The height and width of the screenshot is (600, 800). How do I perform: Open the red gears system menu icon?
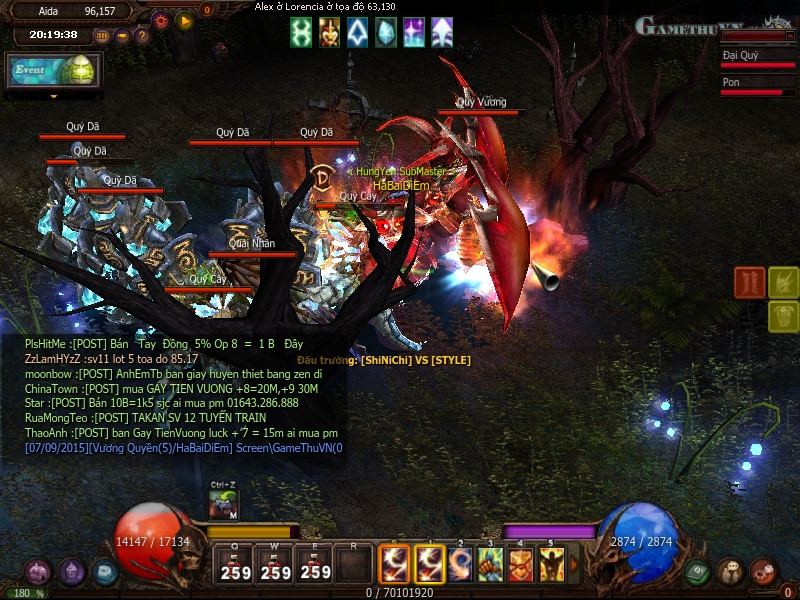(x=764, y=572)
